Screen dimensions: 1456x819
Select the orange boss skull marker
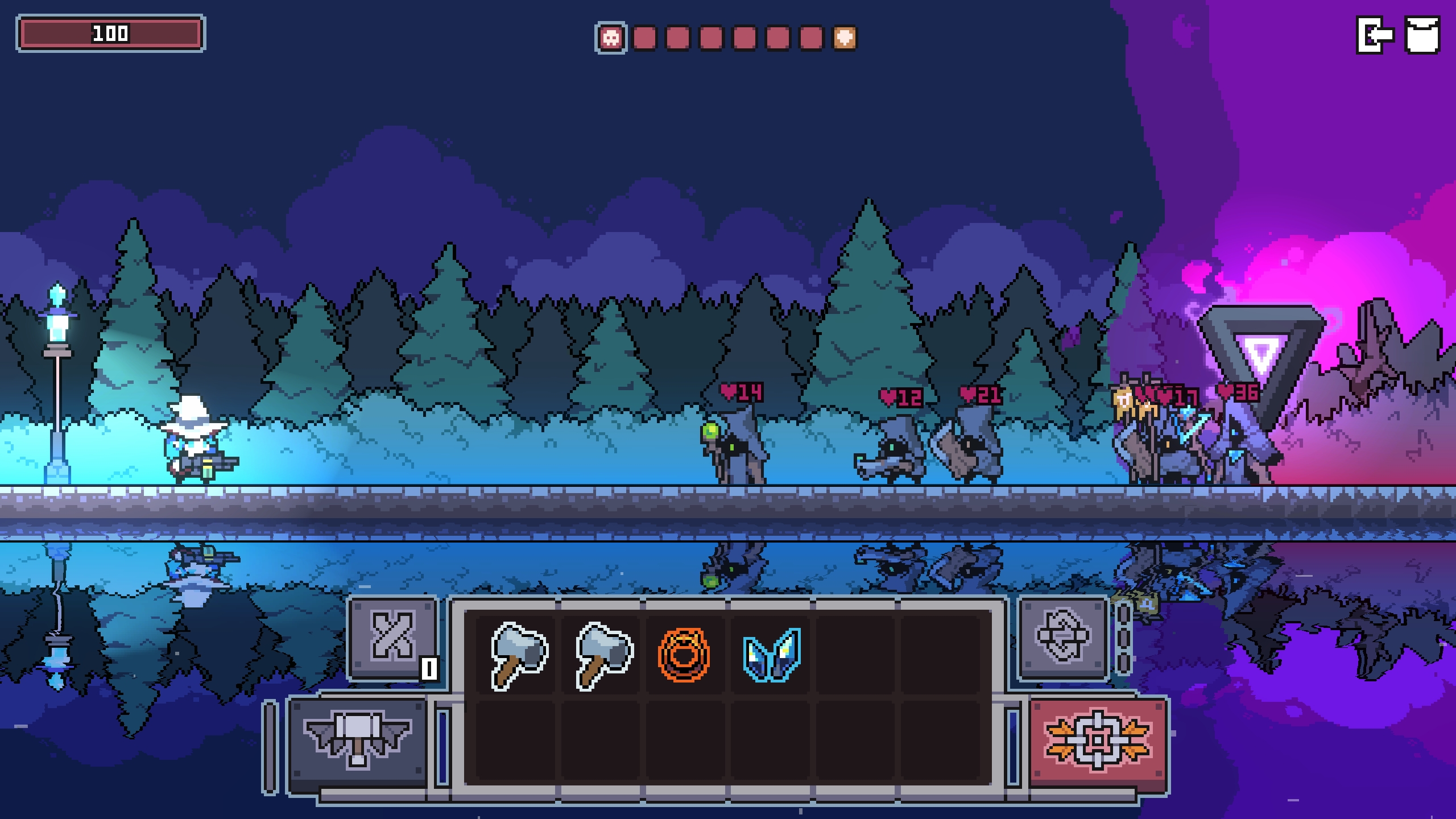tap(845, 38)
